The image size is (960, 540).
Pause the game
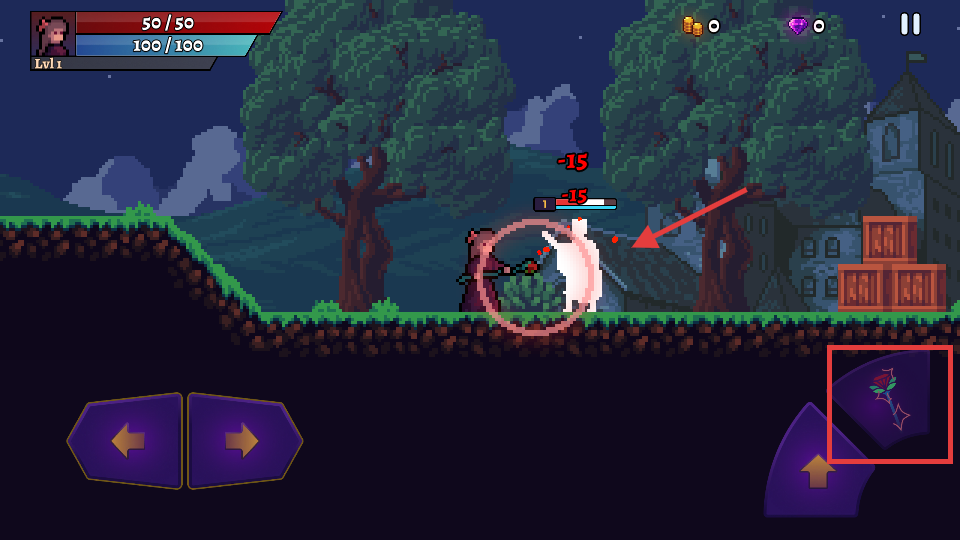(910, 24)
